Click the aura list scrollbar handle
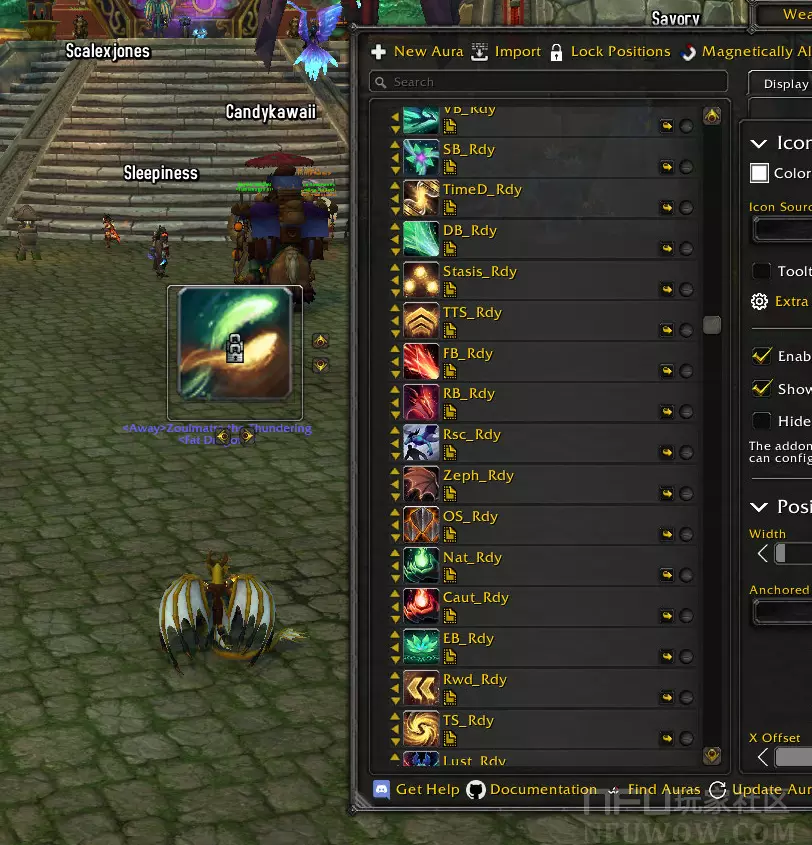 [x=712, y=324]
